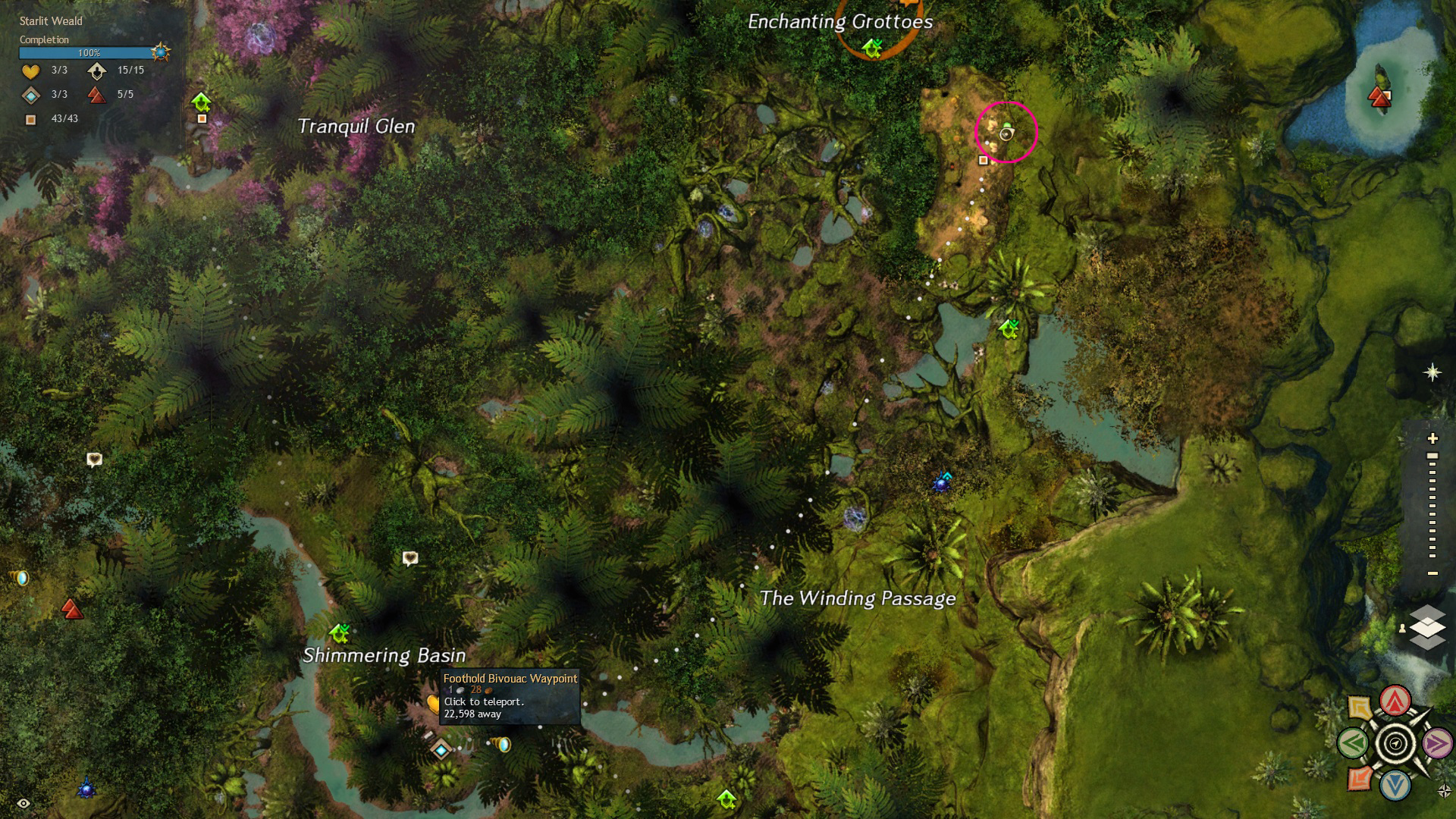Select green arrow marker beside Tranquil Glen
Screen dimensions: 1456x819
click(x=201, y=101)
